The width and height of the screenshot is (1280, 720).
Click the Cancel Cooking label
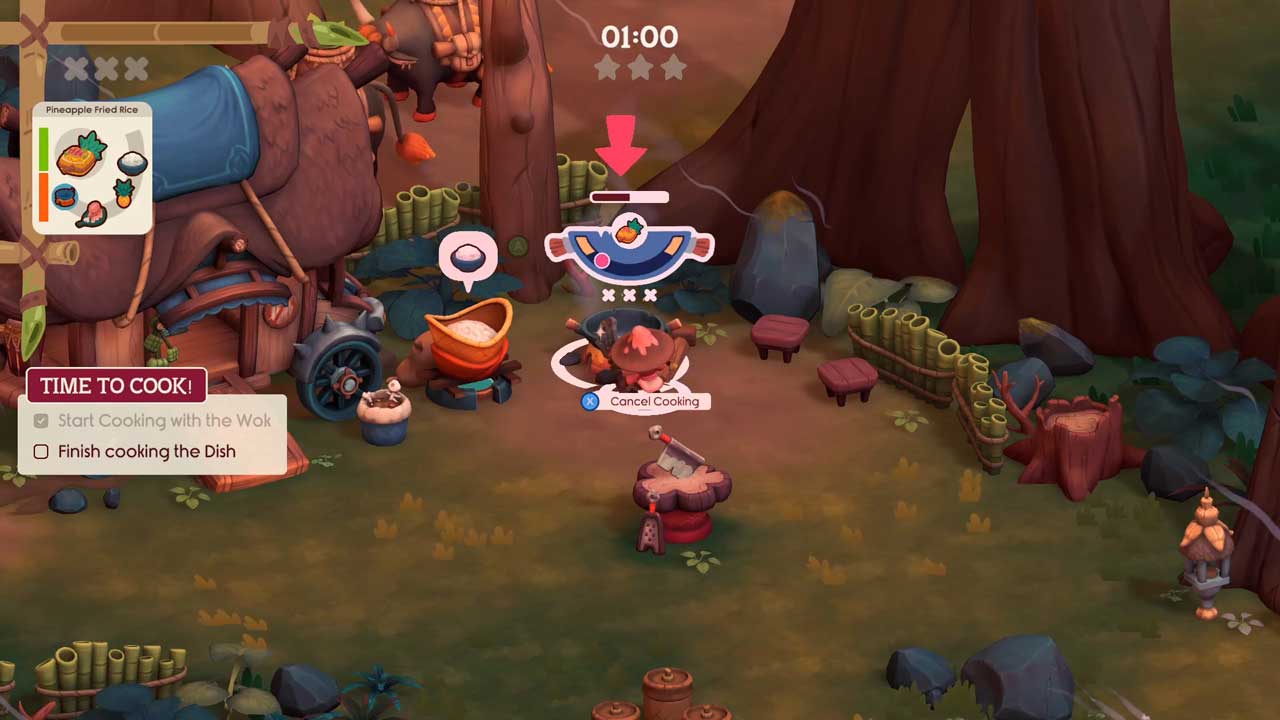click(654, 401)
